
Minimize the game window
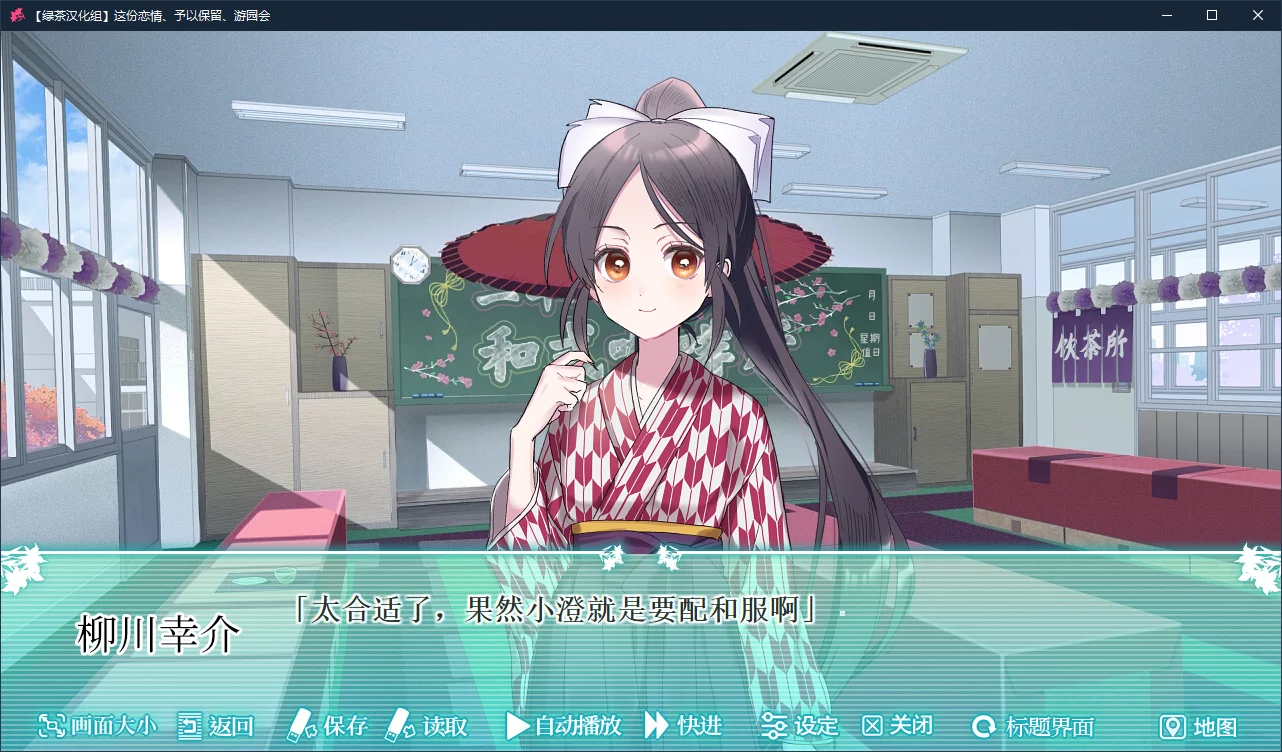1166,15
